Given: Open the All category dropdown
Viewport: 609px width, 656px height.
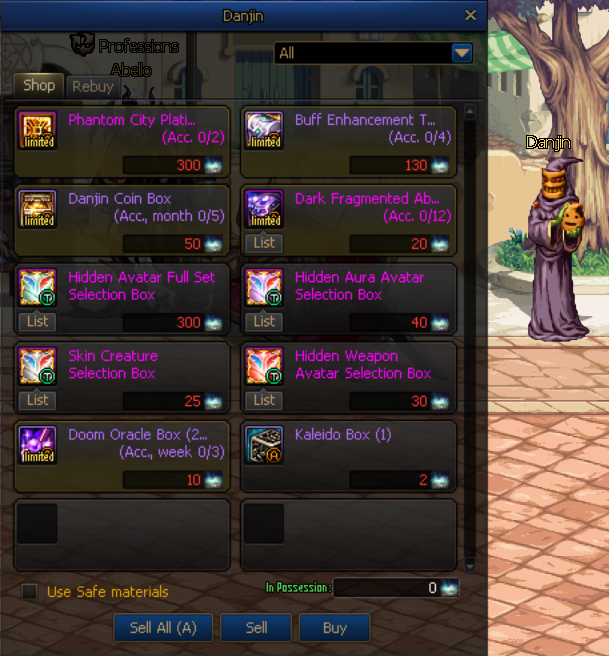Looking at the screenshot, I should (461, 53).
